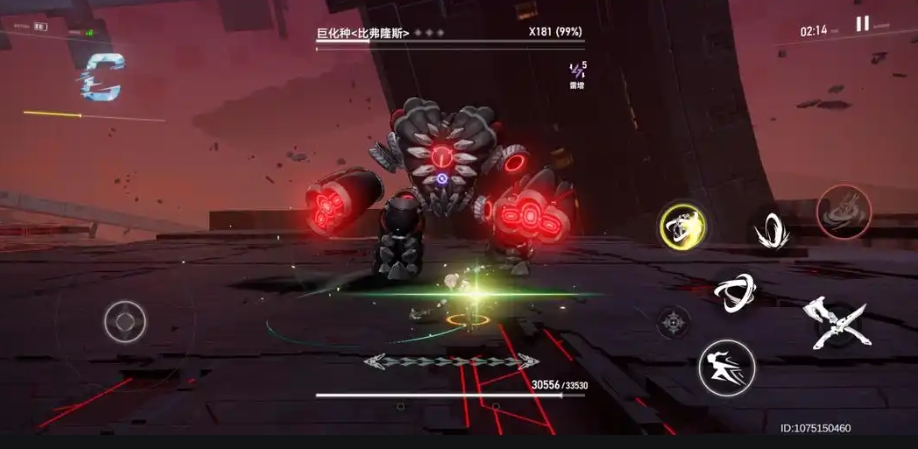Activate the white spinning-ring skill
Screen dimensions: 918x449
coord(735,291)
